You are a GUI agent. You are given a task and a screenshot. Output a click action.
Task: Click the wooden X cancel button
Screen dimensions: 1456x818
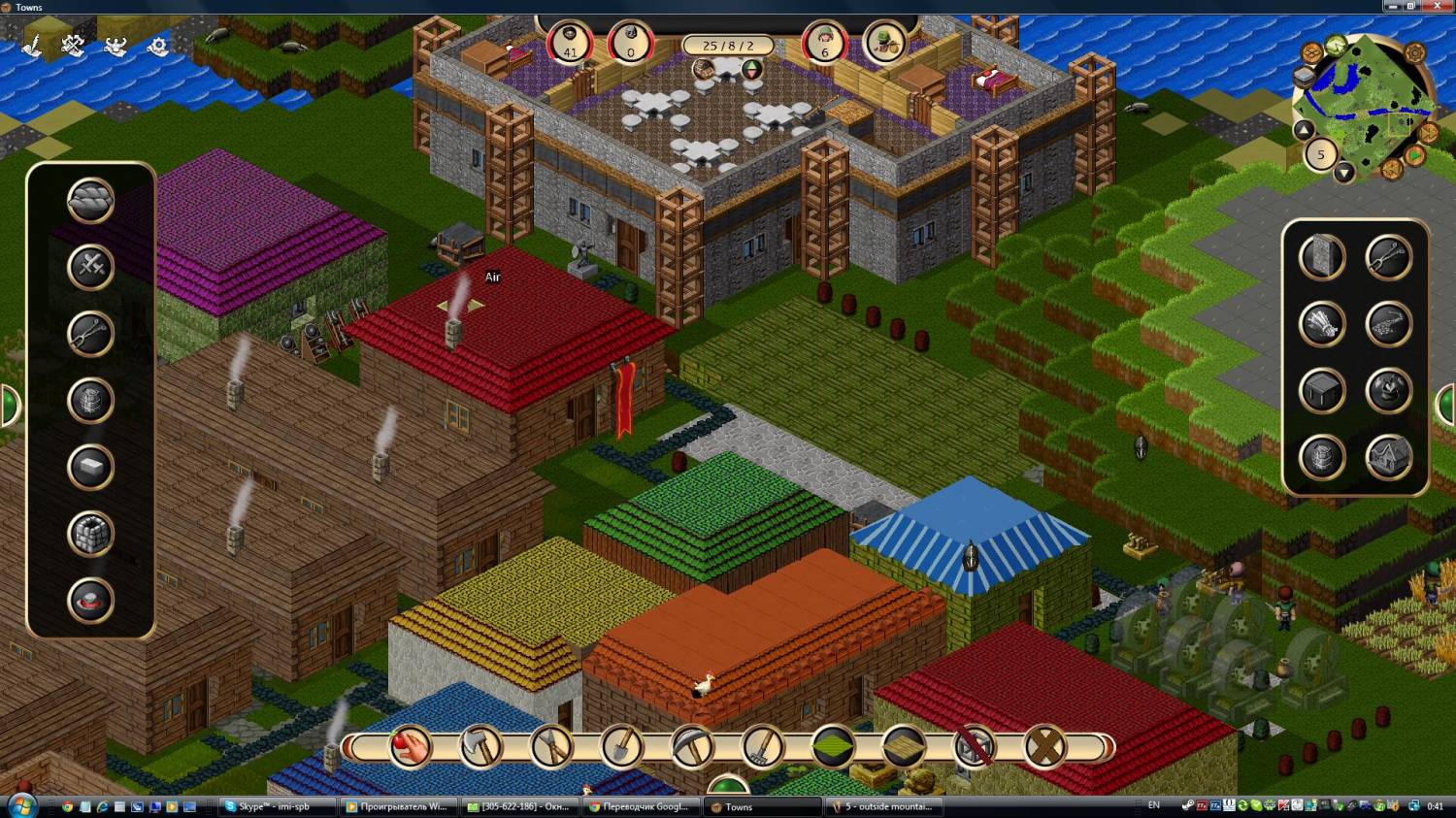1045,747
